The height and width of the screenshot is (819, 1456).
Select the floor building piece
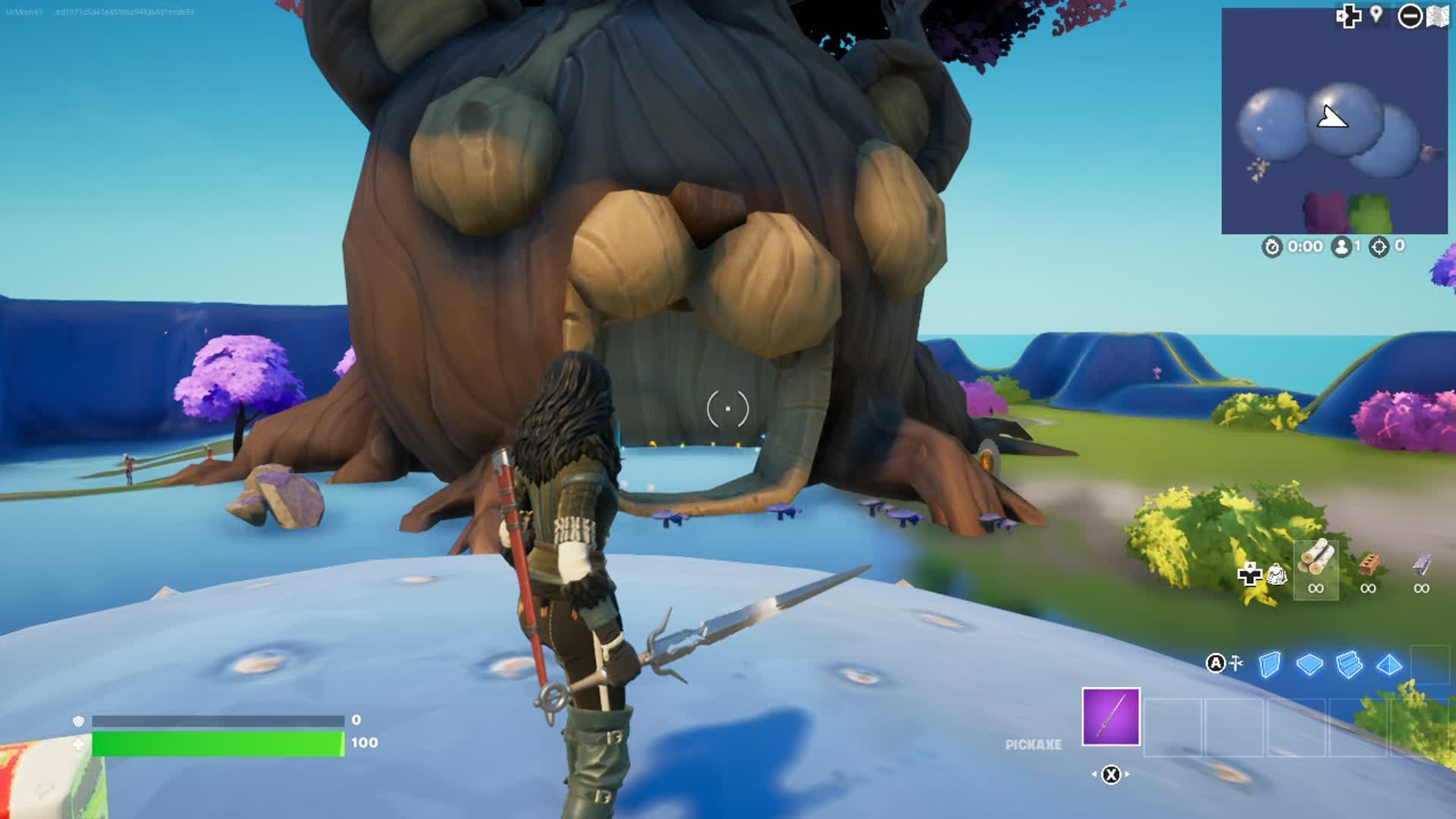click(1309, 665)
